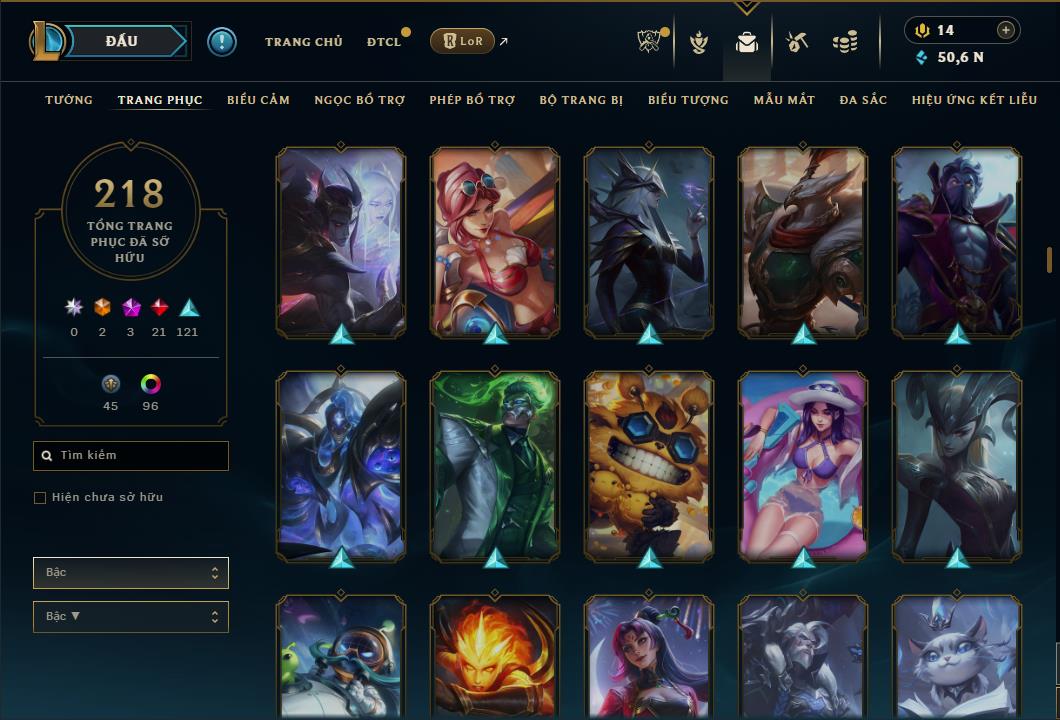Click the Tìm kiếm search field
The width and height of the screenshot is (1060, 720).
(131, 456)
